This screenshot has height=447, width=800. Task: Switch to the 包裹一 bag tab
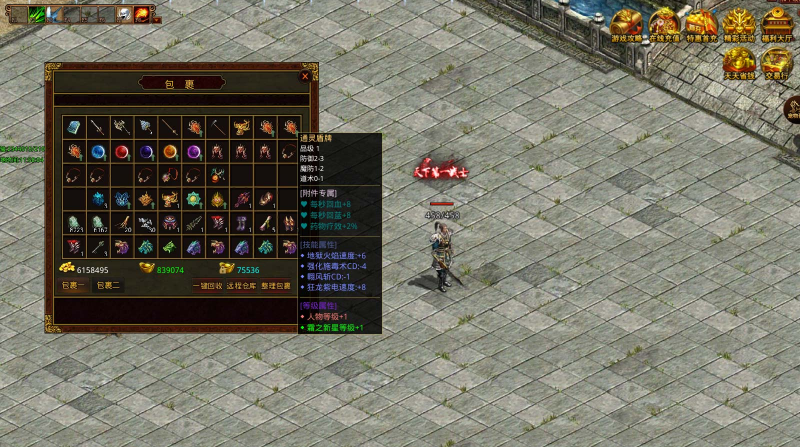[73, 286]
